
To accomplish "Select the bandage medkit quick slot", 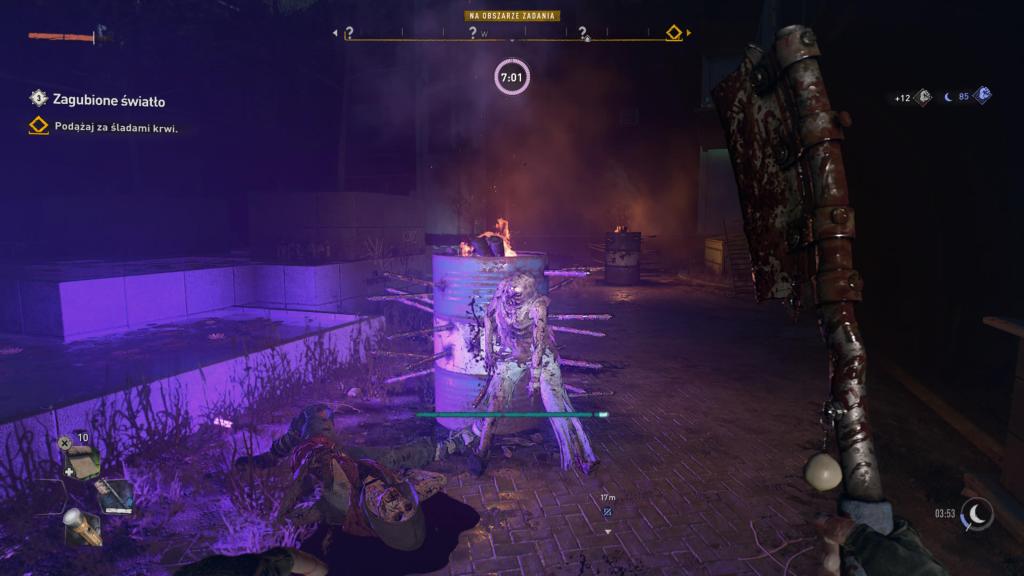I will tap(83, 461).
